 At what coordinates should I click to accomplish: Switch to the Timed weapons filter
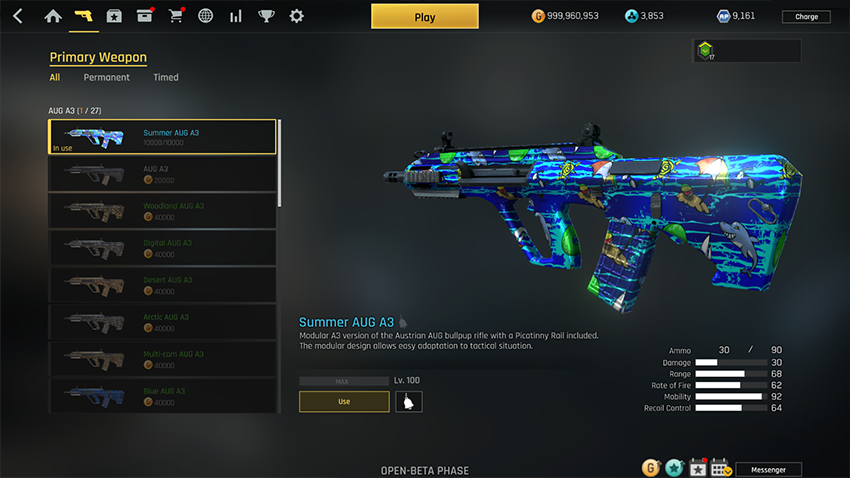(x=166, y=77)
